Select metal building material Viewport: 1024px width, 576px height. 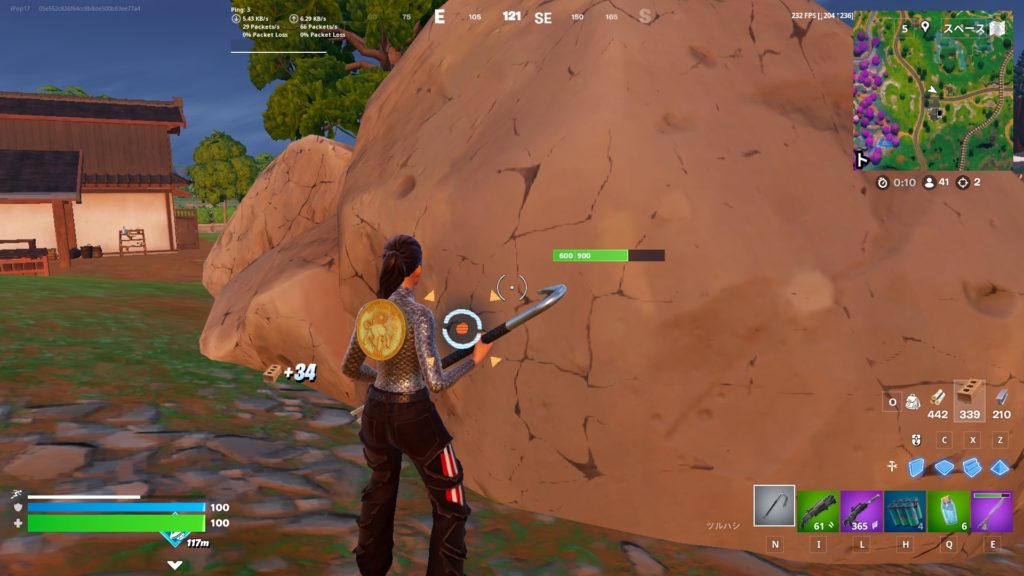click(x=1001, y=398)
